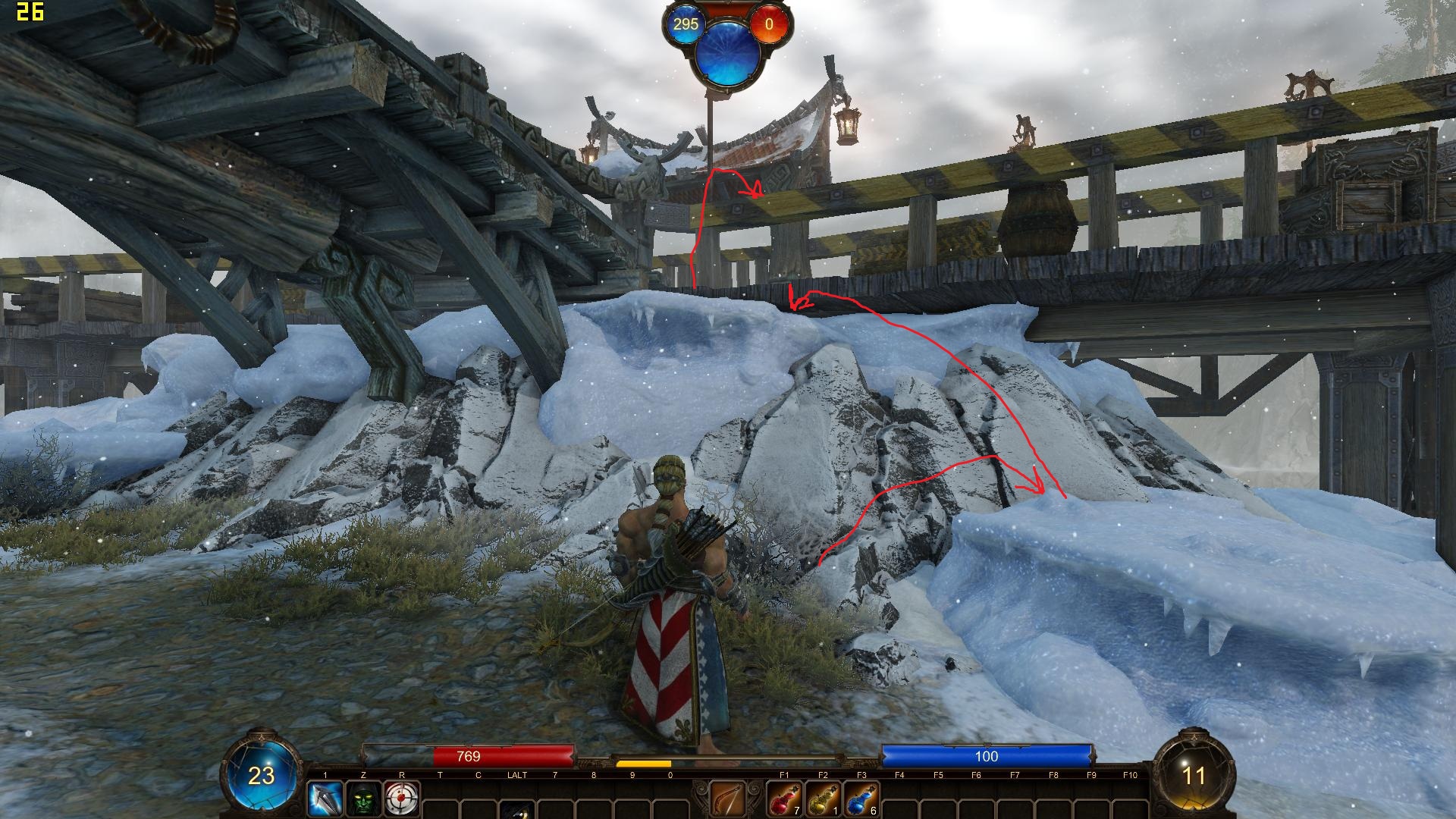Click the blue orb showing 23
This screenshot has width=1456, height=819.
[x=262, y=775]
